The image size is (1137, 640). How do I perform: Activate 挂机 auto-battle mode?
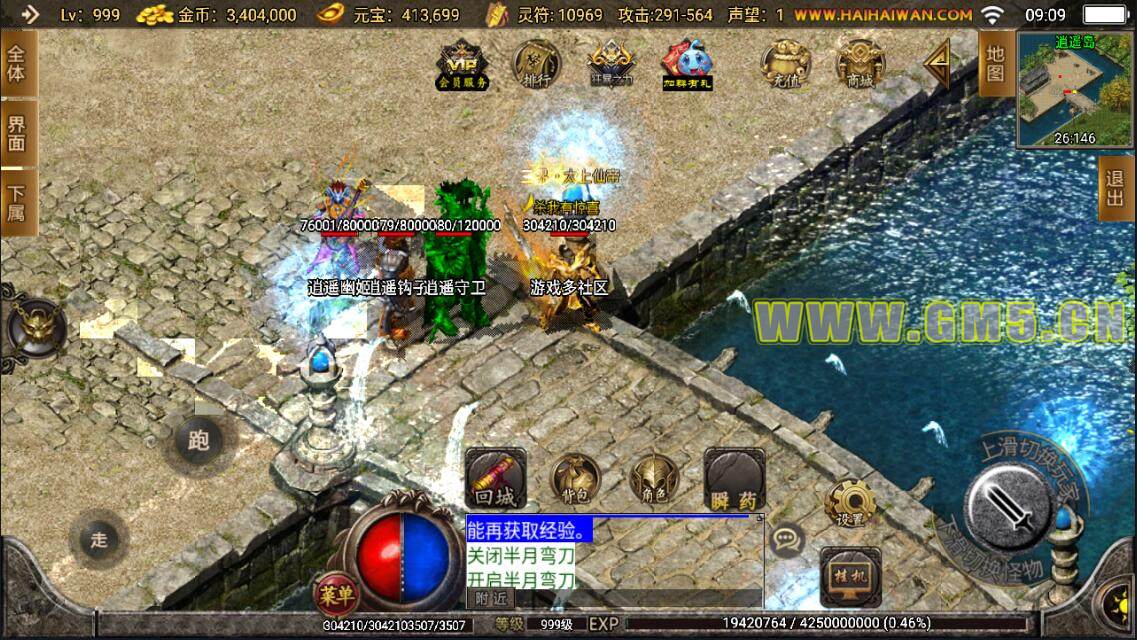click(x=850, y=576)
